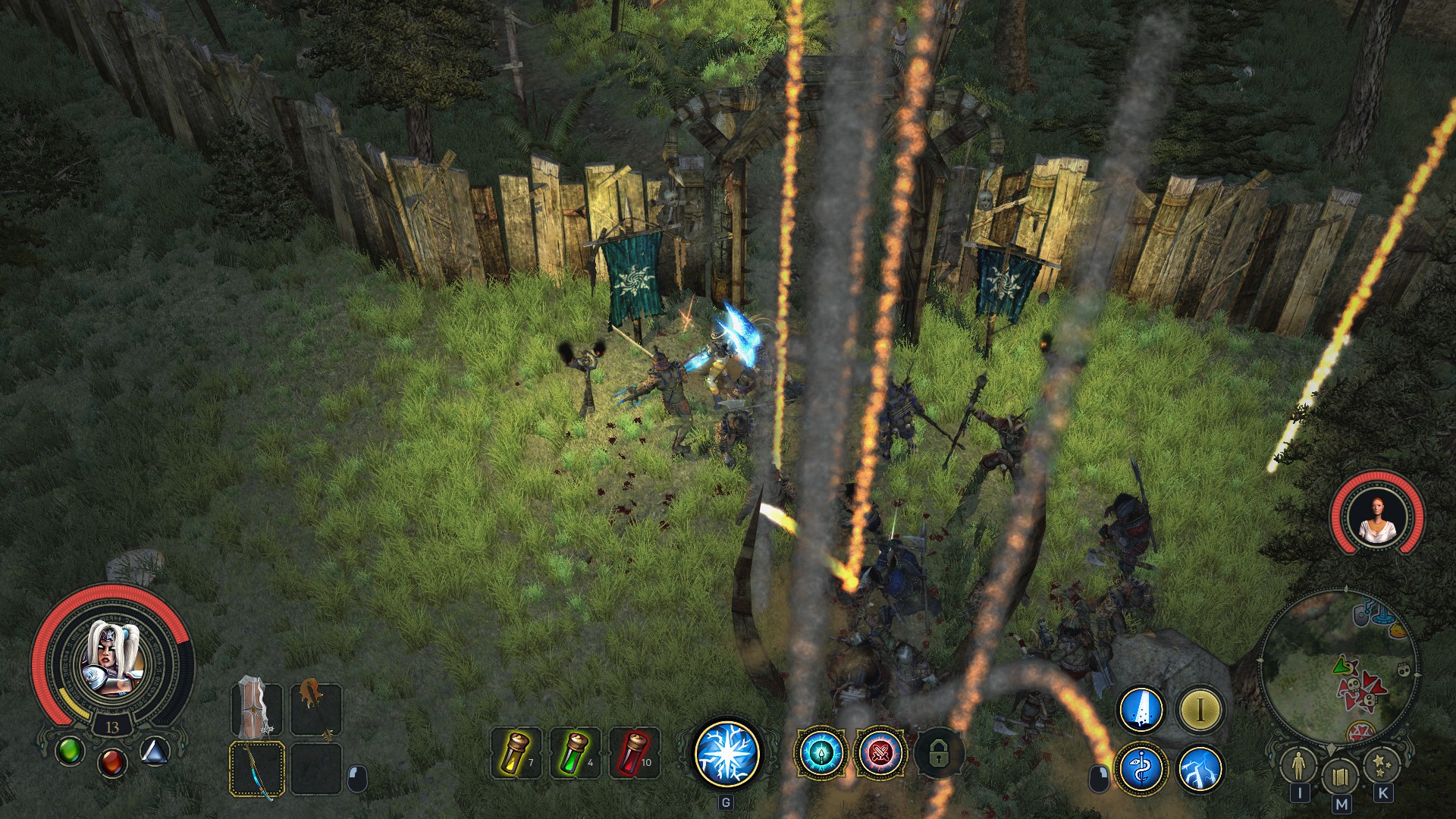Image resolution: width=1456 pixels, height=819 pixels.
Task: Activate the large frost star ability
Action: (x=727, y=753)
